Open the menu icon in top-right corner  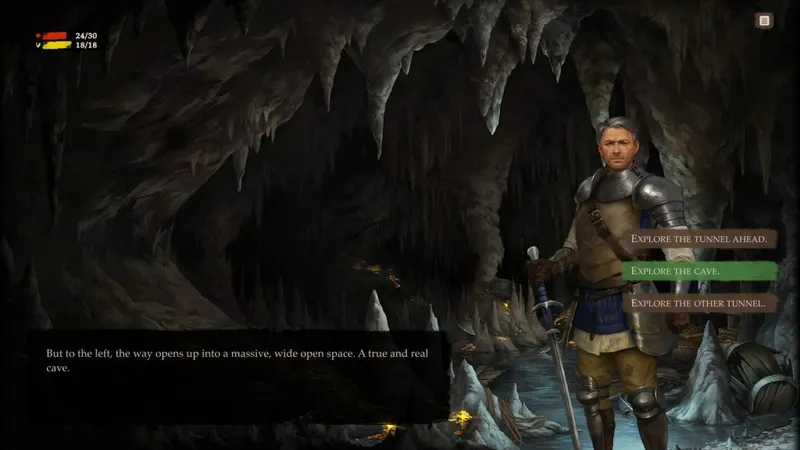coord(764,20)
